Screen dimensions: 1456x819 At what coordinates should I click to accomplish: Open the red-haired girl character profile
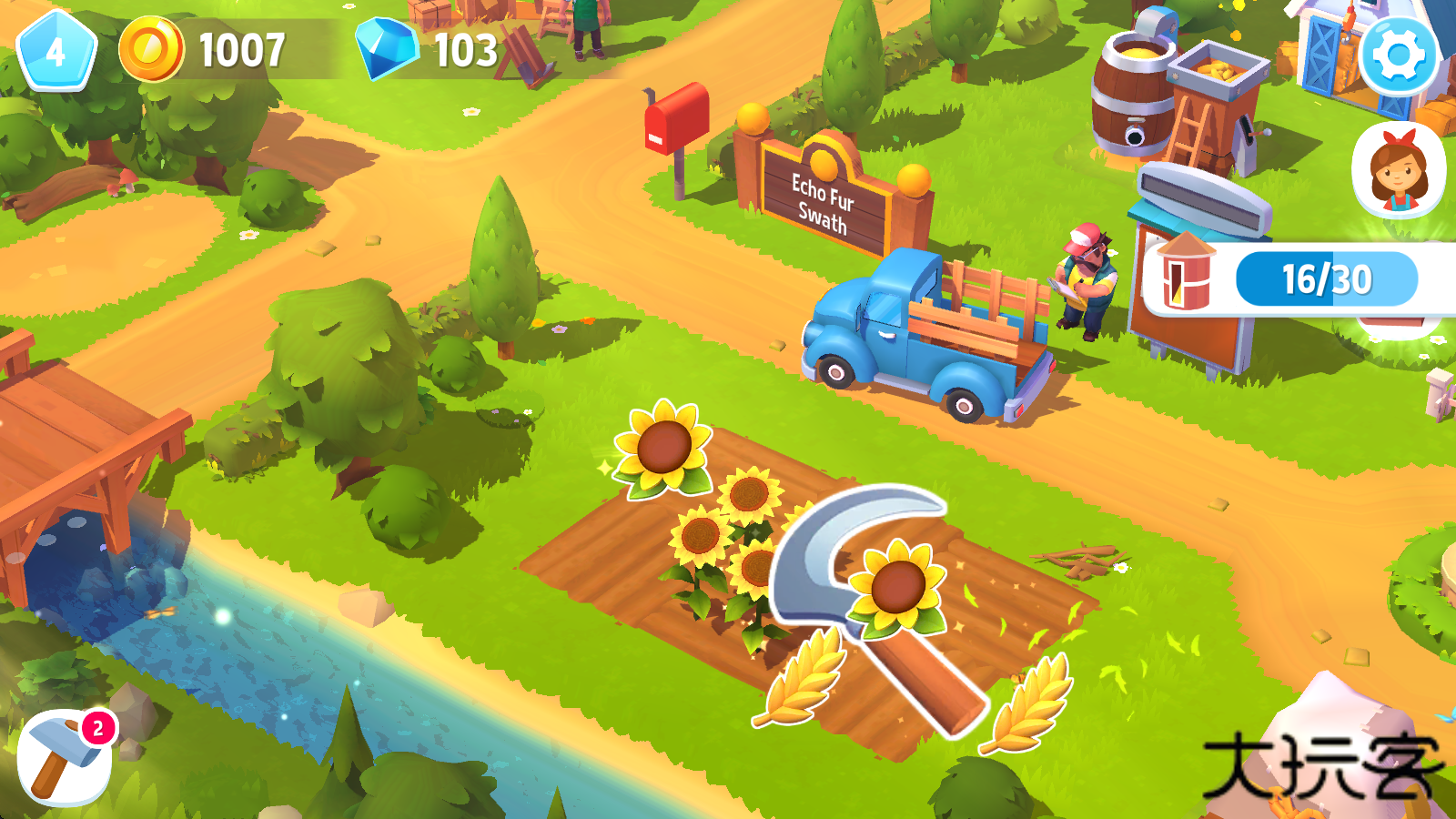[x=1398, y=170]
